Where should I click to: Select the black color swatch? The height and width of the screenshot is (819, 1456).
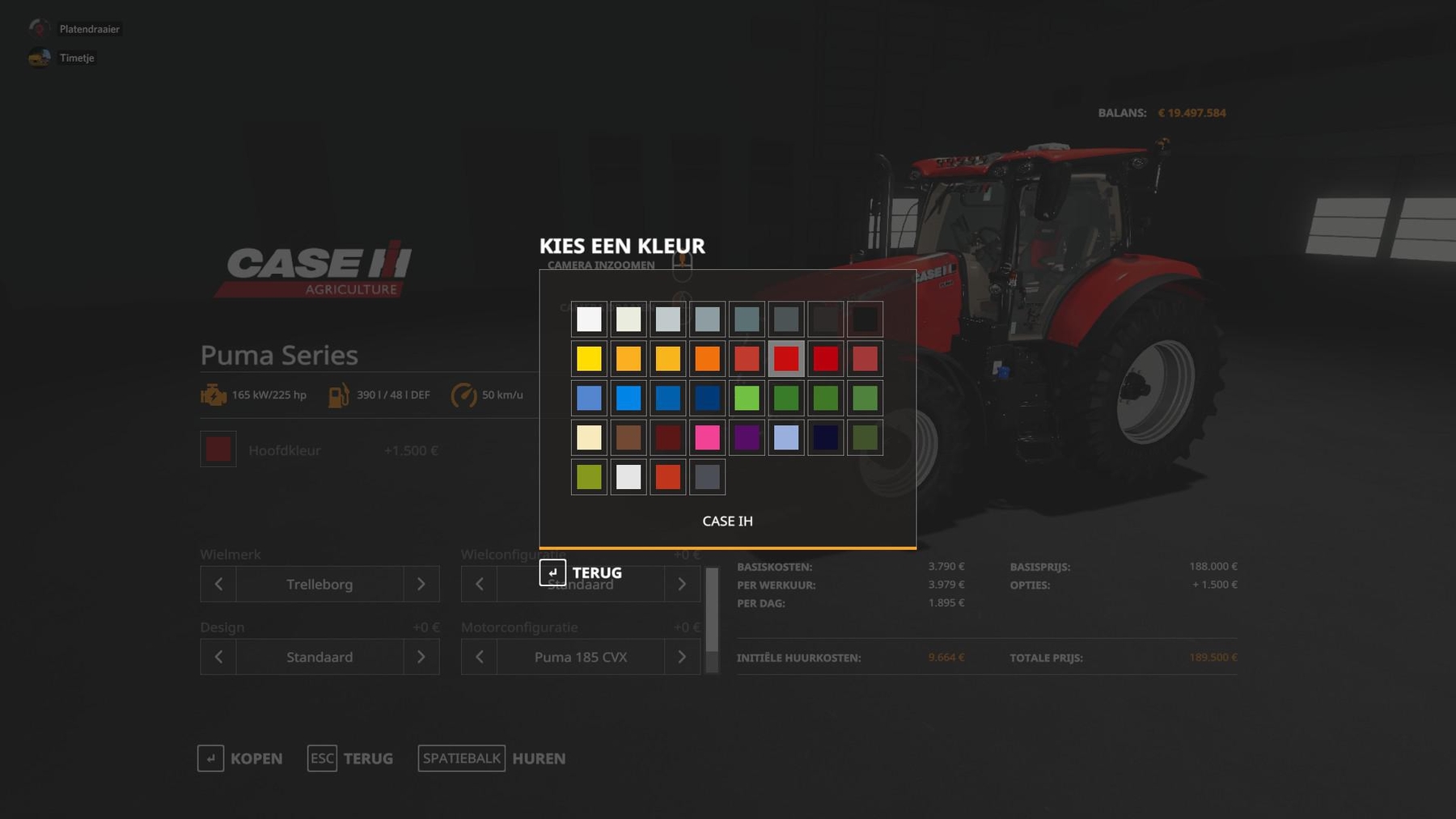[865, 319]
